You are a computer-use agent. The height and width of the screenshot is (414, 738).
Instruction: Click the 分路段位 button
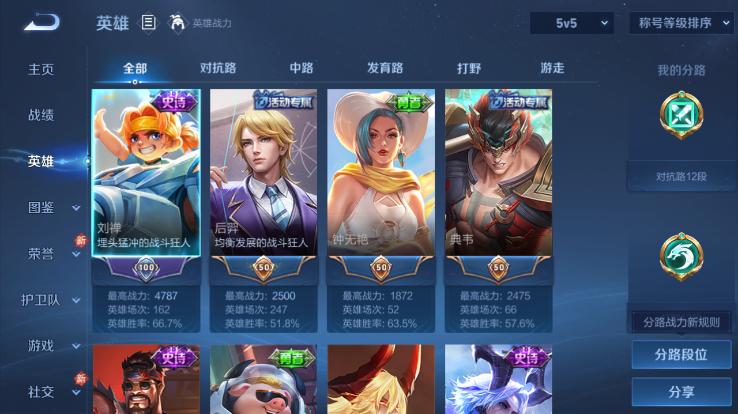pos(681,354)
